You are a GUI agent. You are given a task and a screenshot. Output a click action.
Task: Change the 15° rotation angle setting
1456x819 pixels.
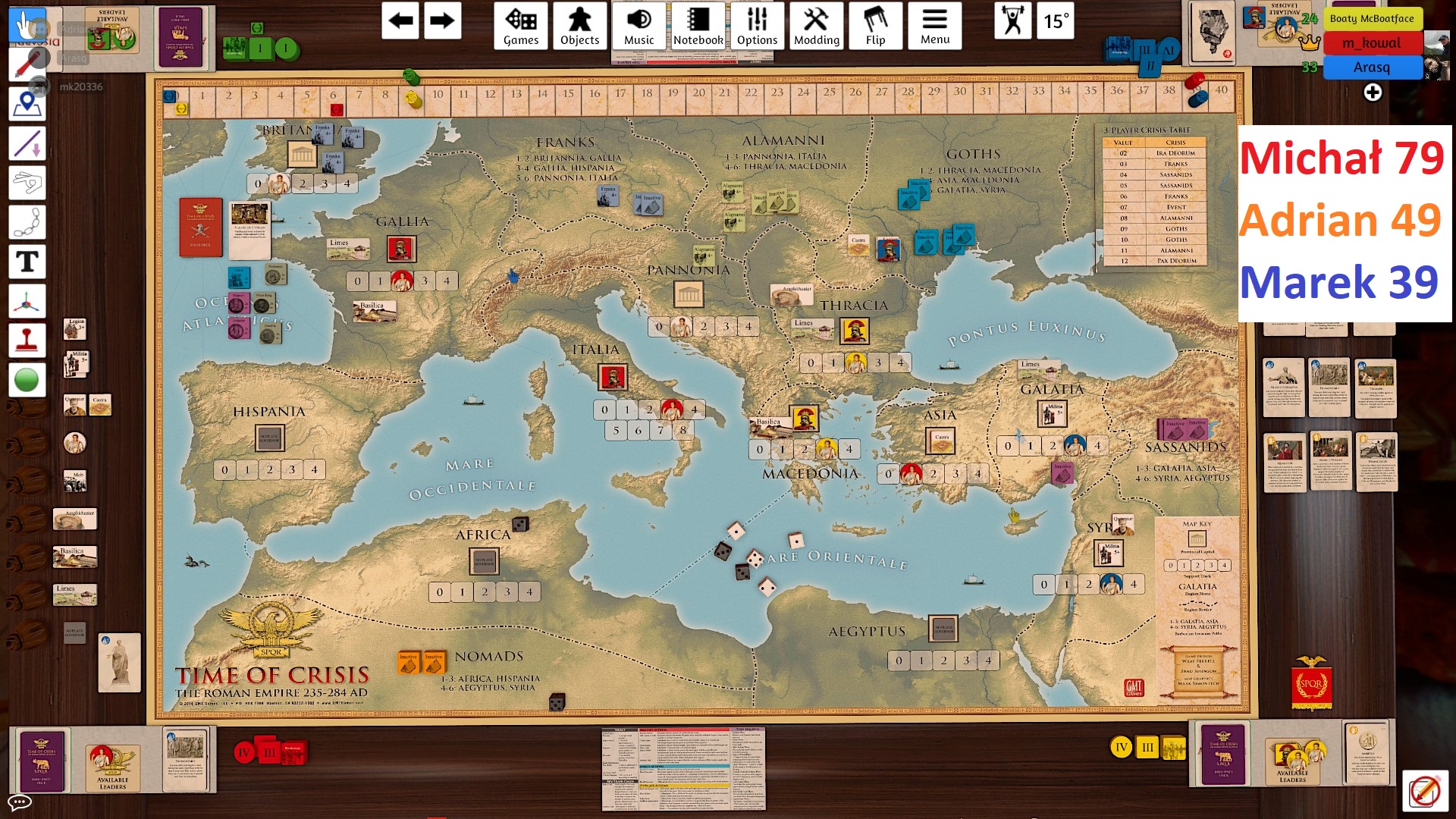pyautogui.click(x=1056, y=20)
